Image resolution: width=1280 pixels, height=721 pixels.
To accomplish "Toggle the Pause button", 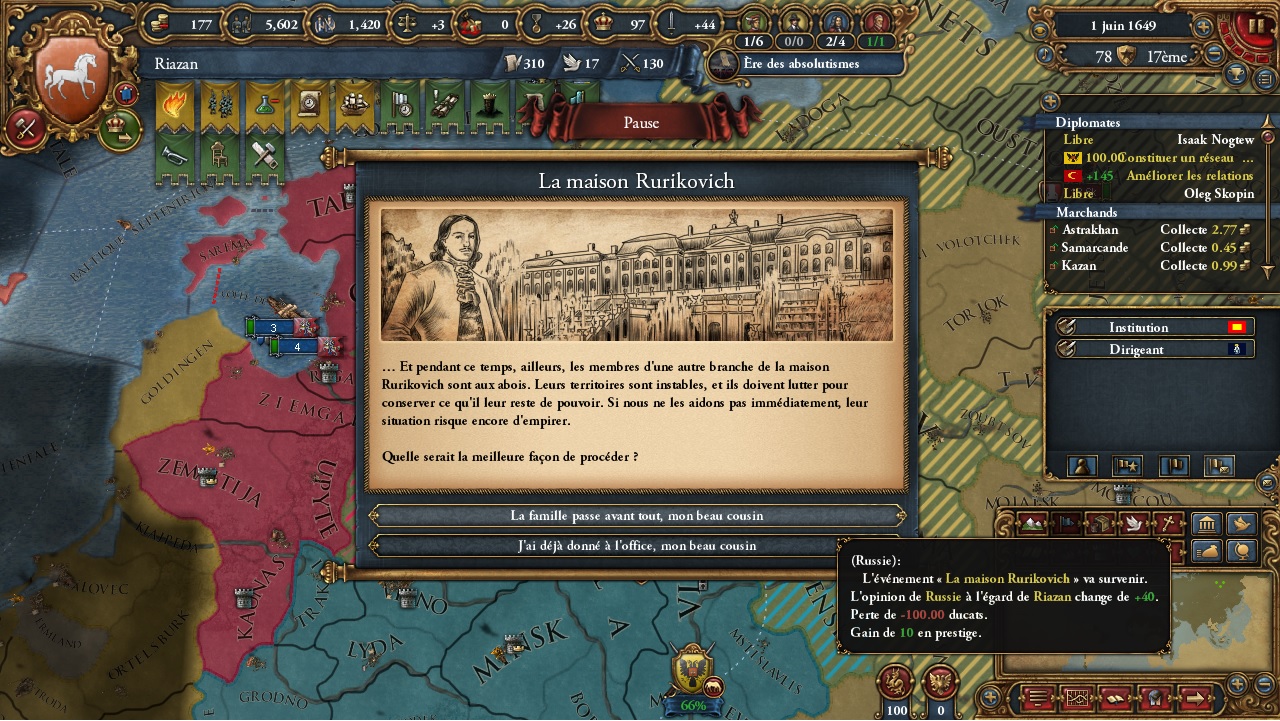I will (x=640, y=122).
